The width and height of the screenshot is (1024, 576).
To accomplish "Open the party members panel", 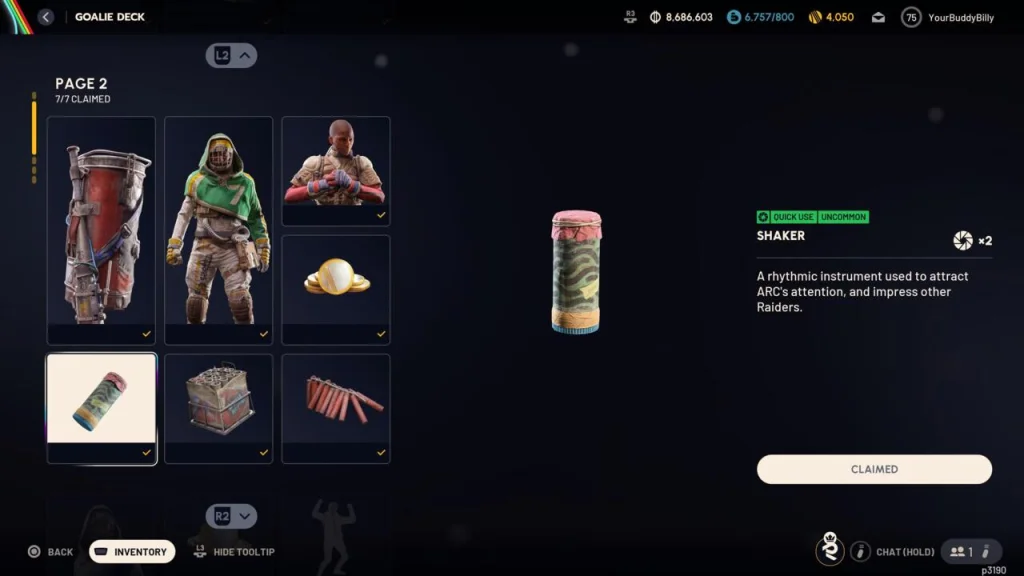I will (971, 551).
